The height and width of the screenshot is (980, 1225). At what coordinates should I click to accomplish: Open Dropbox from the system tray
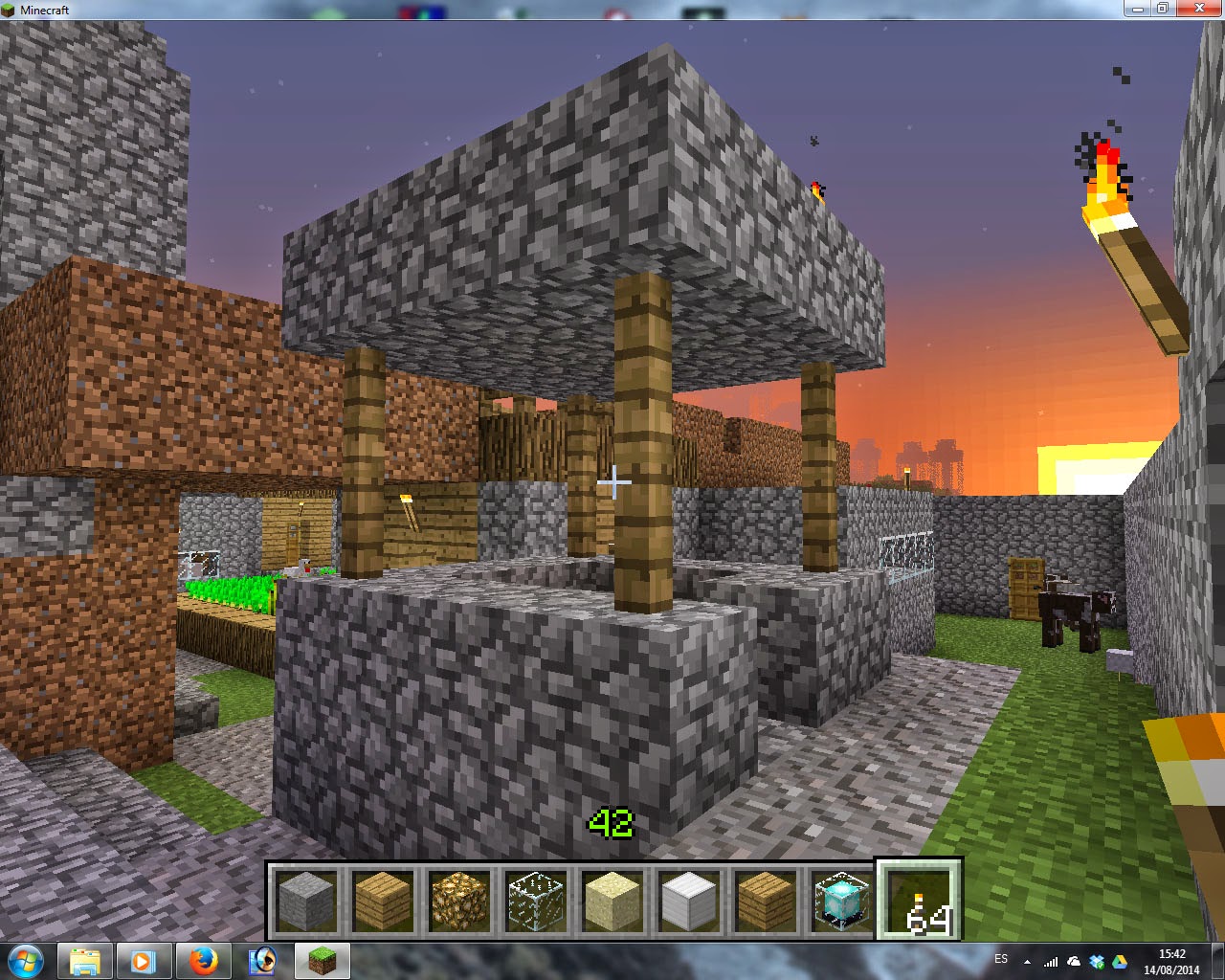tap(1097, 961)
